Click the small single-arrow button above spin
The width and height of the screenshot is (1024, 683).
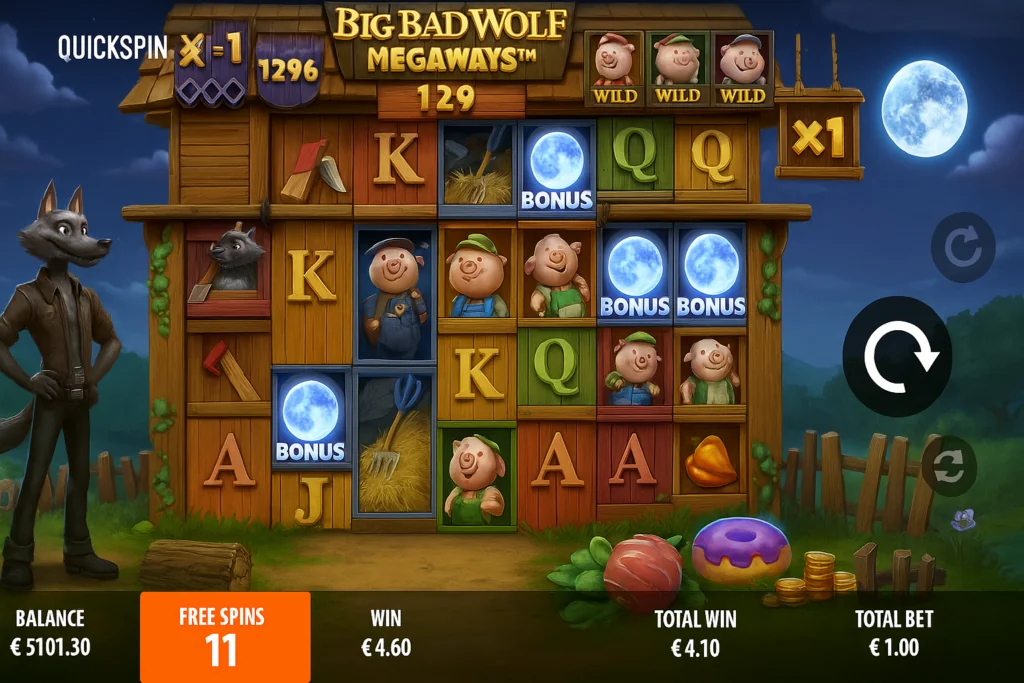tap(962, 247)
